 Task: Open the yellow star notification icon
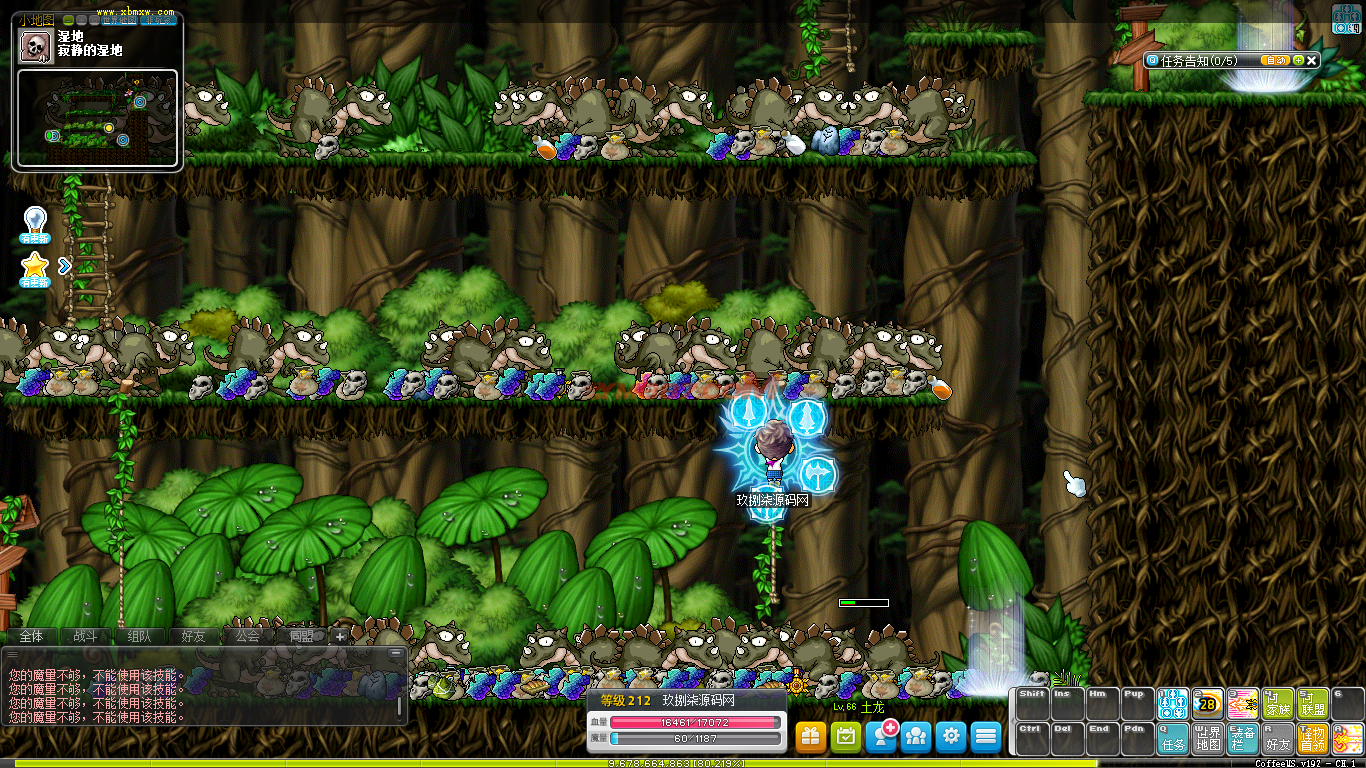[x=35, y=269]
